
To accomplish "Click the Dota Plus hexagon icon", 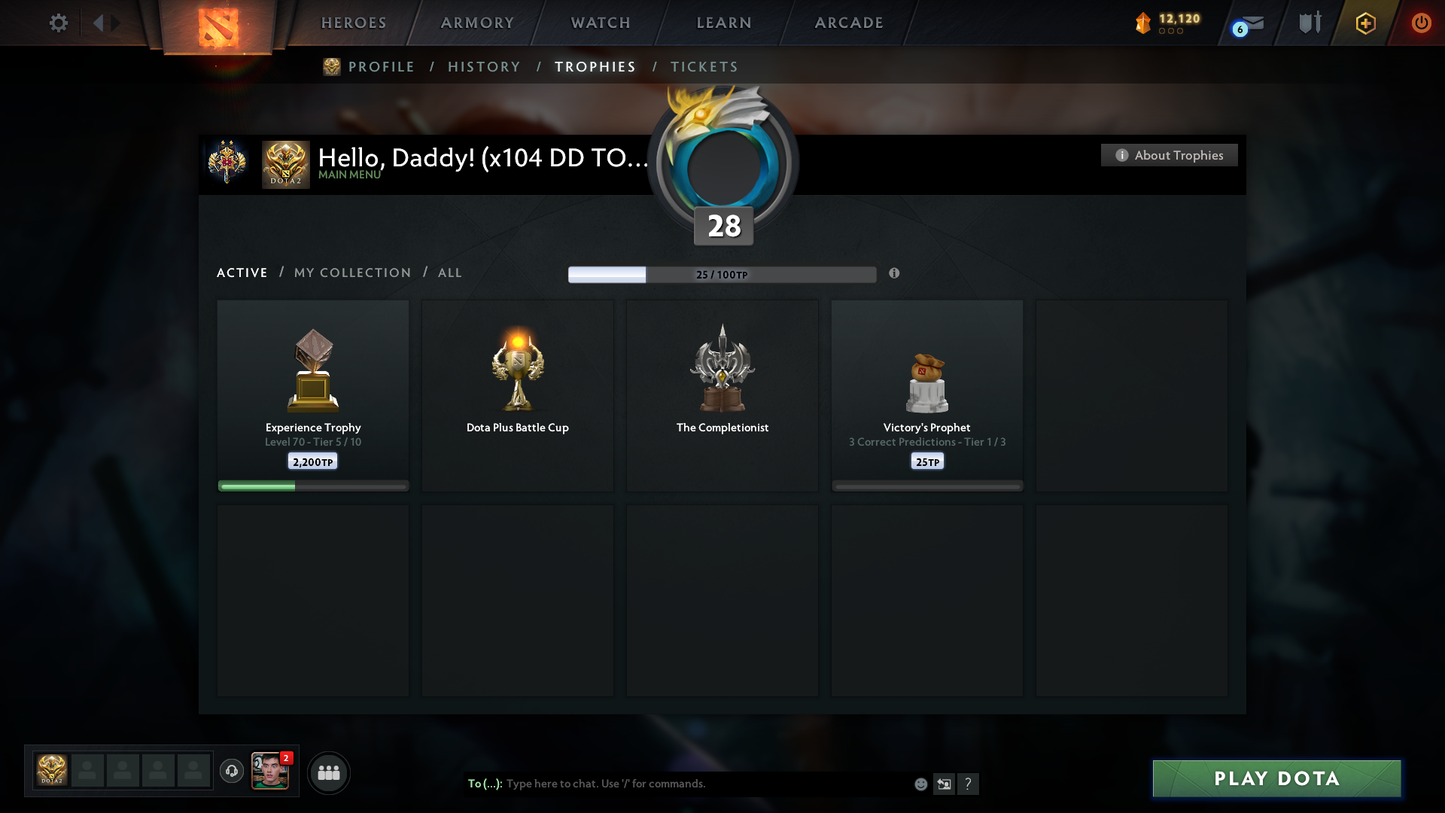I will coord(1366,22).
